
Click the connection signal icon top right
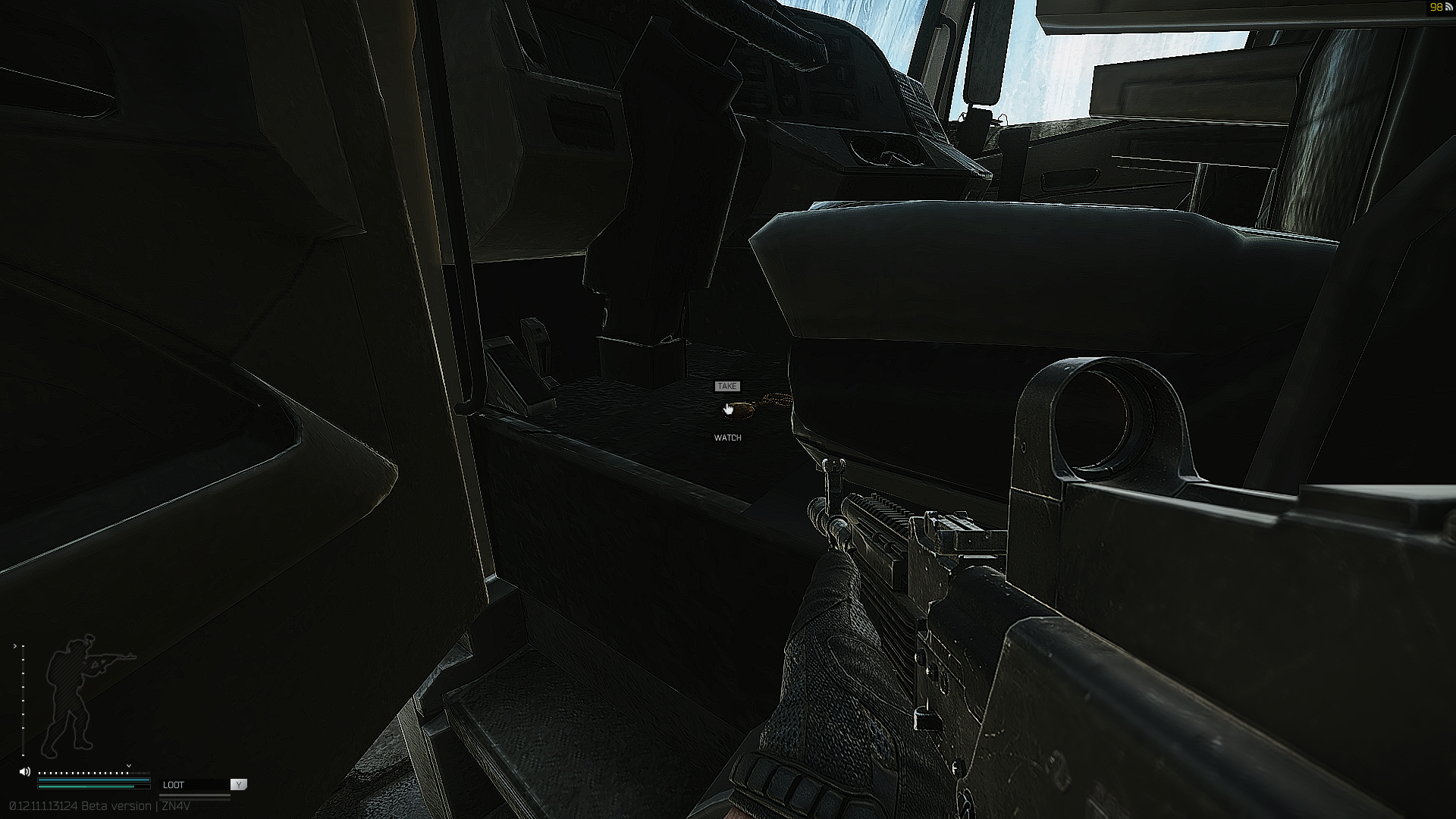1450,8
